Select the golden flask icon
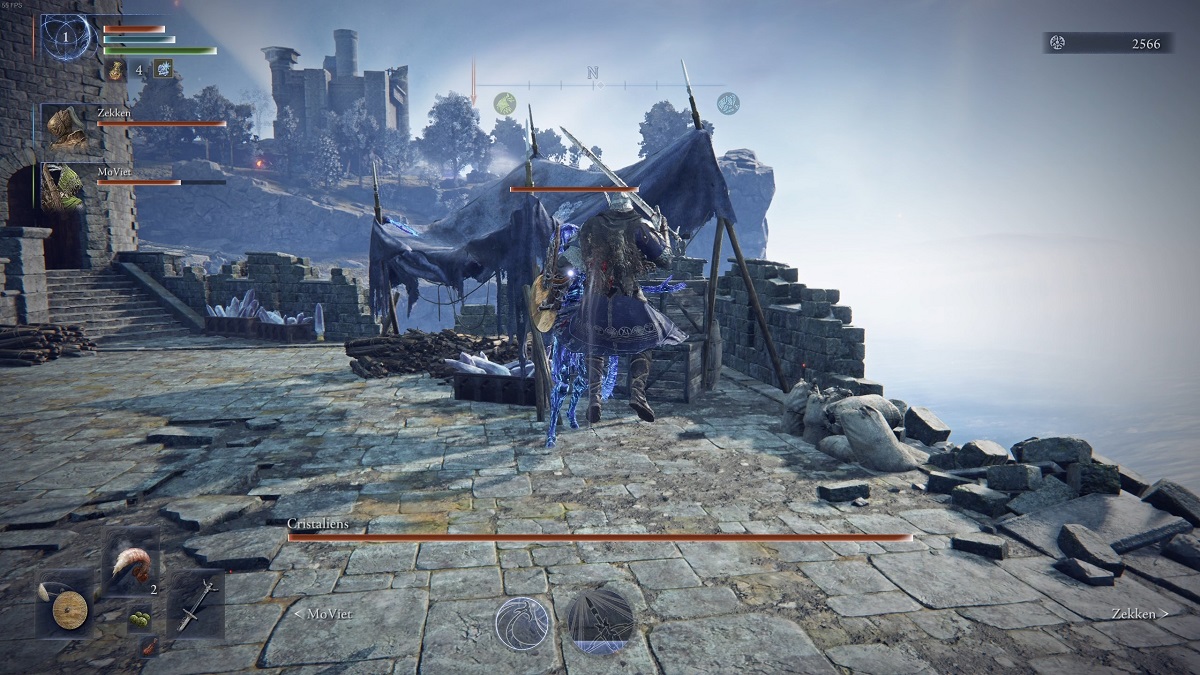This screenshot has height=675, width=1200. [x=116, y=69]
